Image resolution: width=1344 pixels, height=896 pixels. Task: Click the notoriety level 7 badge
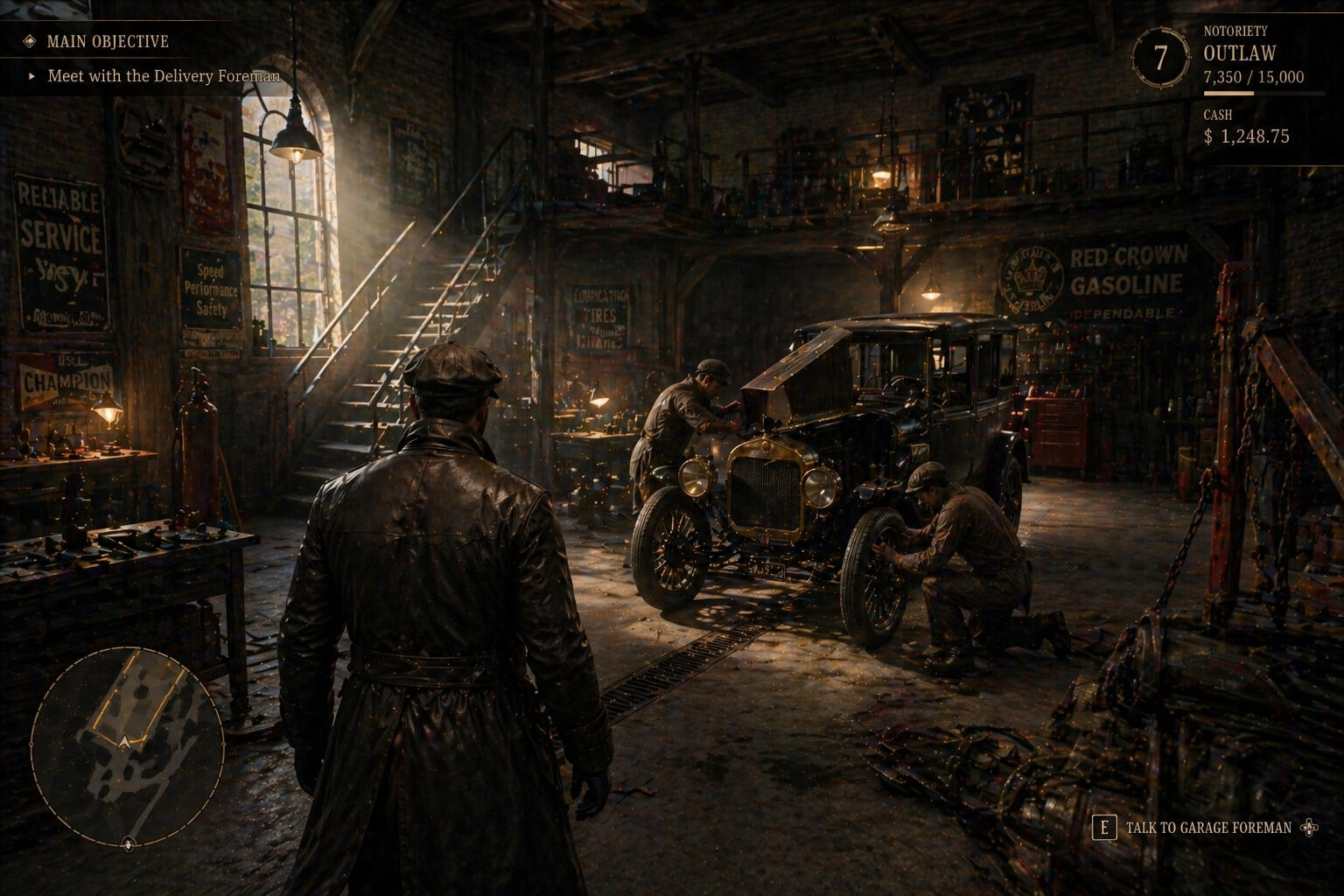[x=1160, y=59]
